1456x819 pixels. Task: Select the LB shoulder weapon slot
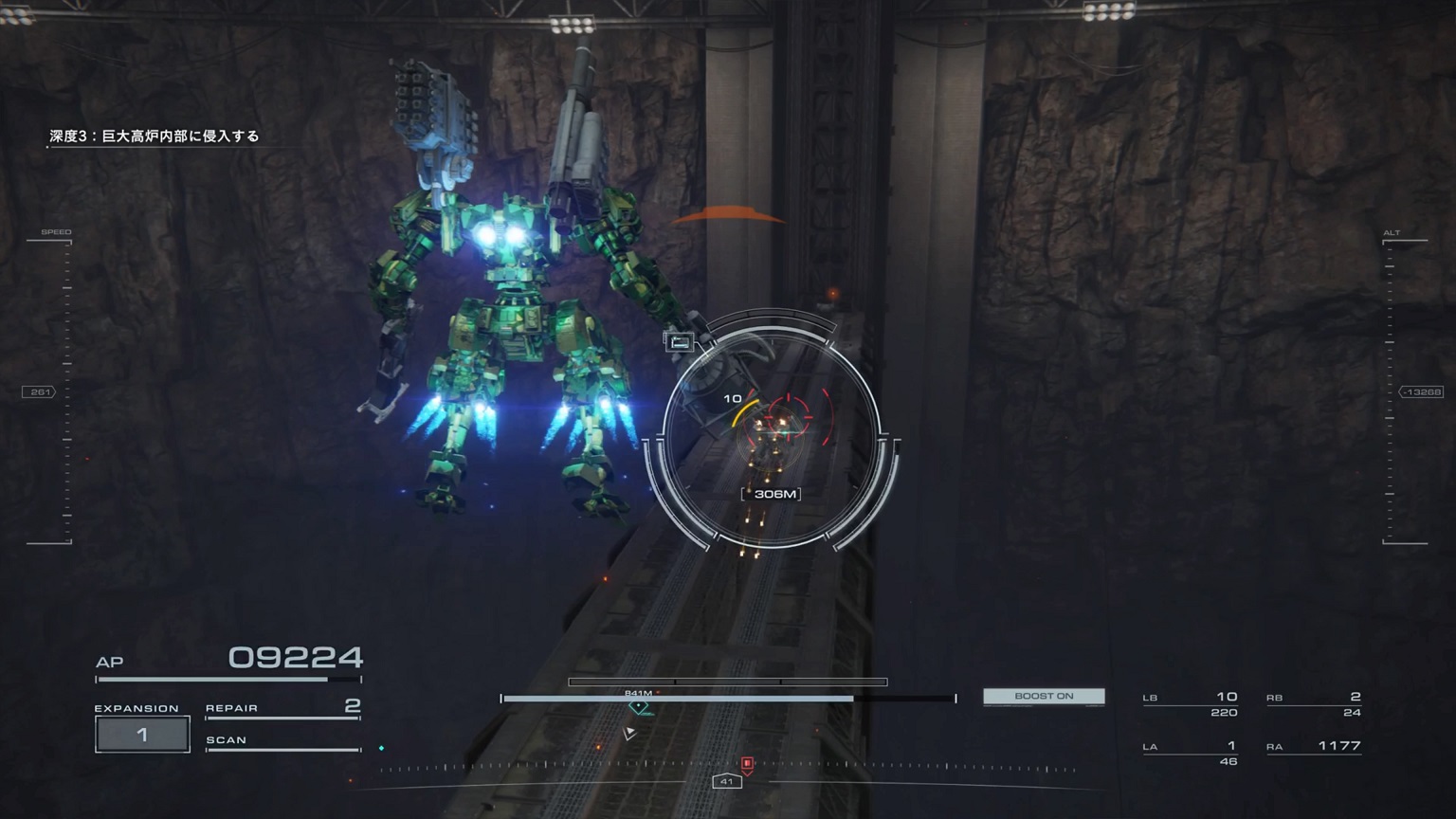1191,703
